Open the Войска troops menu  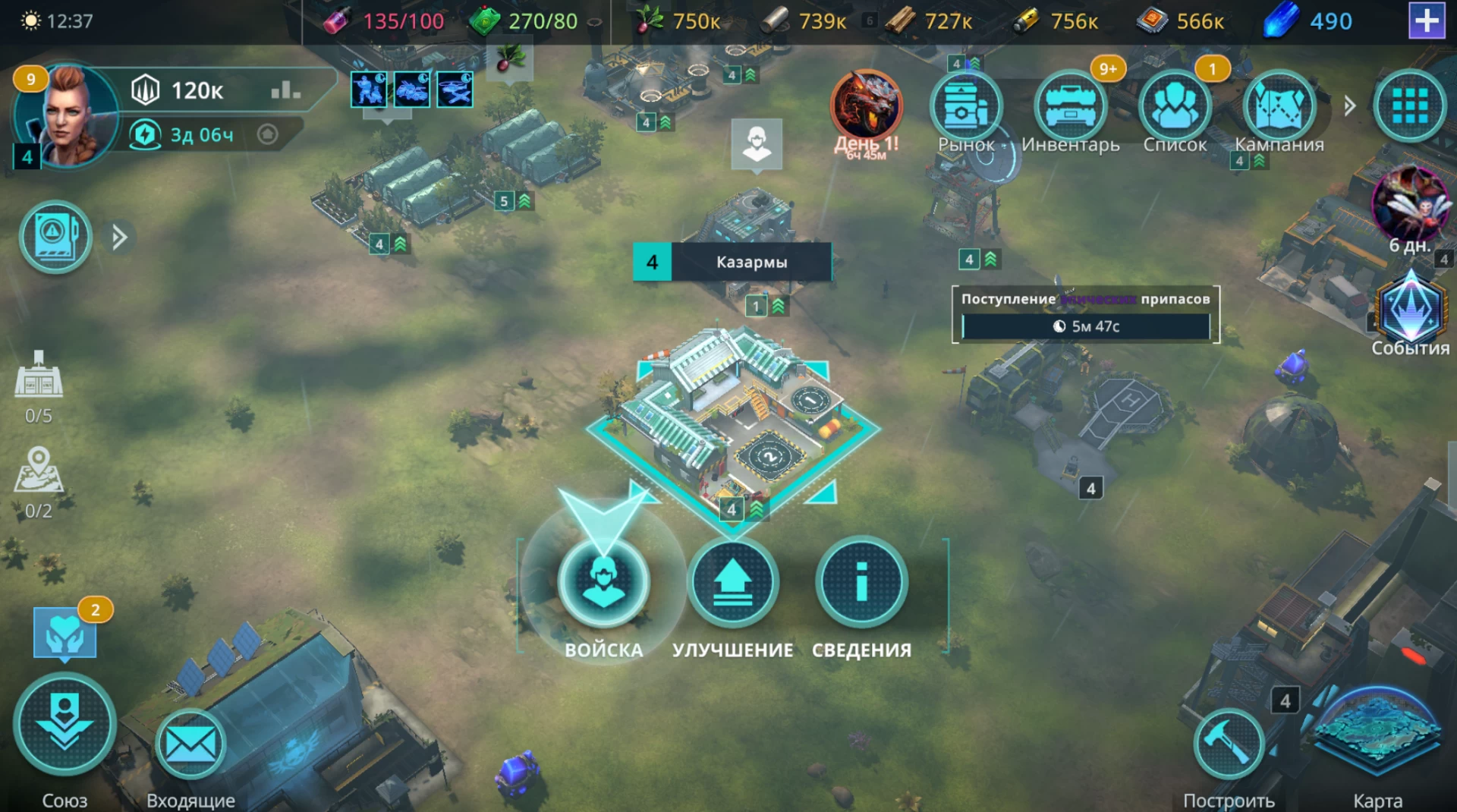pos(603,583)
